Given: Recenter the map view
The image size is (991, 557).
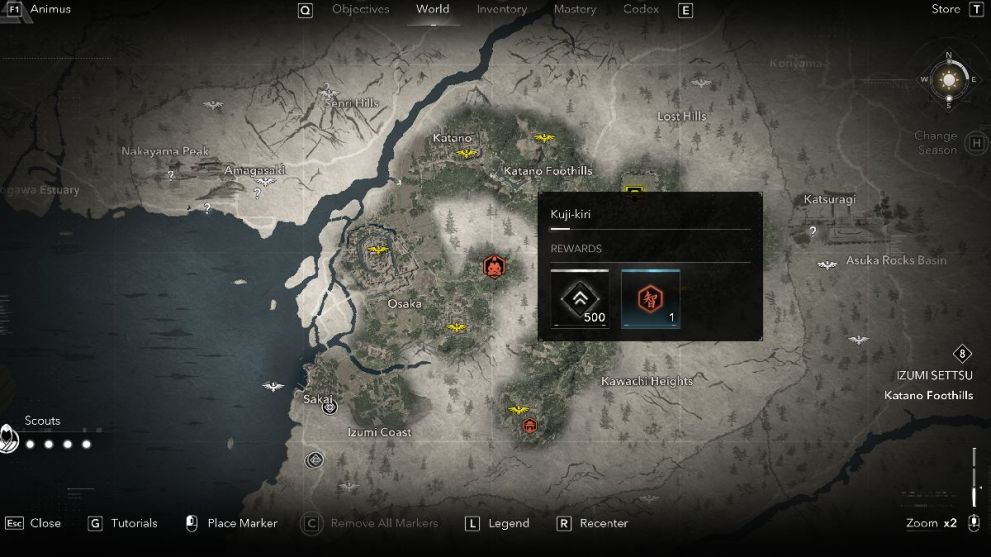Looking at the screenshot, I should pos(603,523).
